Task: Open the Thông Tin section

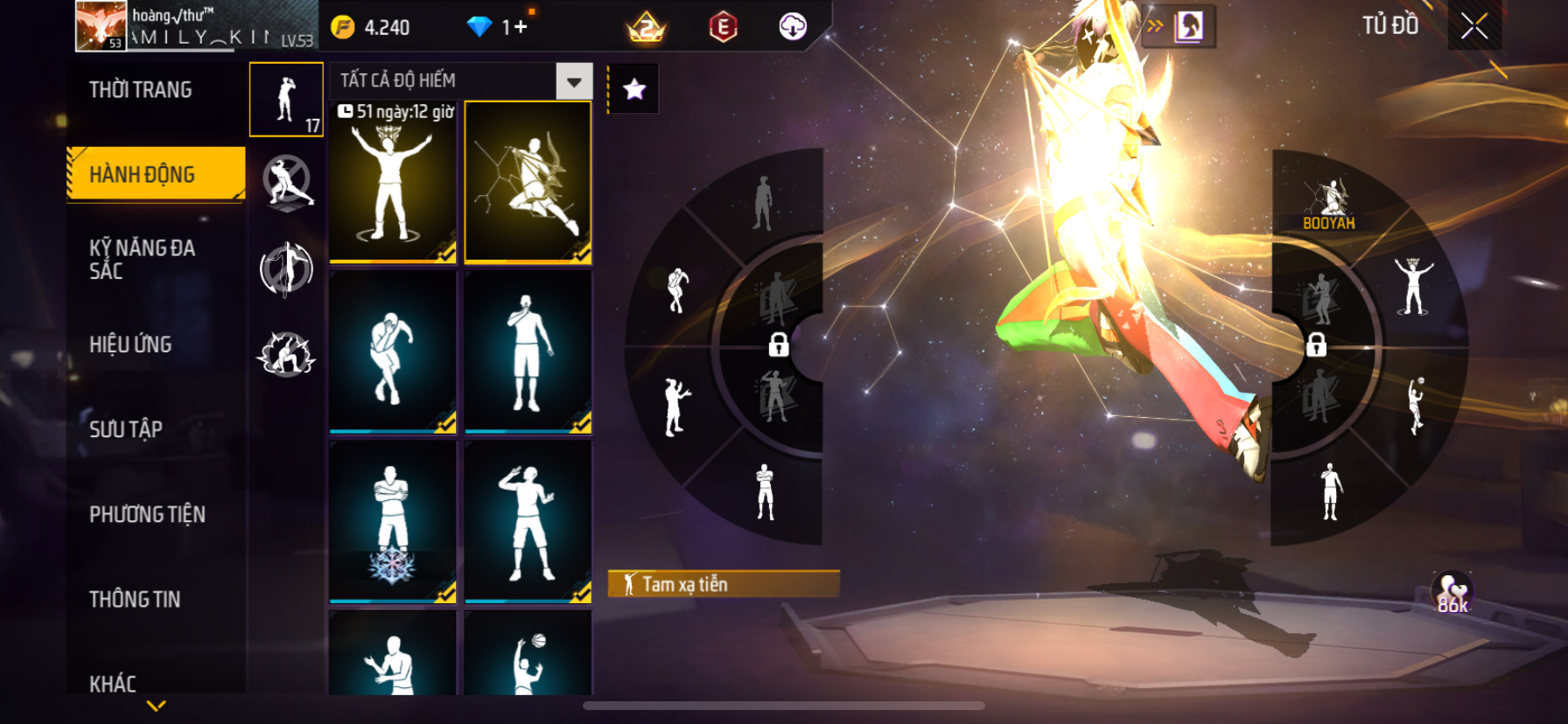Action: tap(135, 599)
